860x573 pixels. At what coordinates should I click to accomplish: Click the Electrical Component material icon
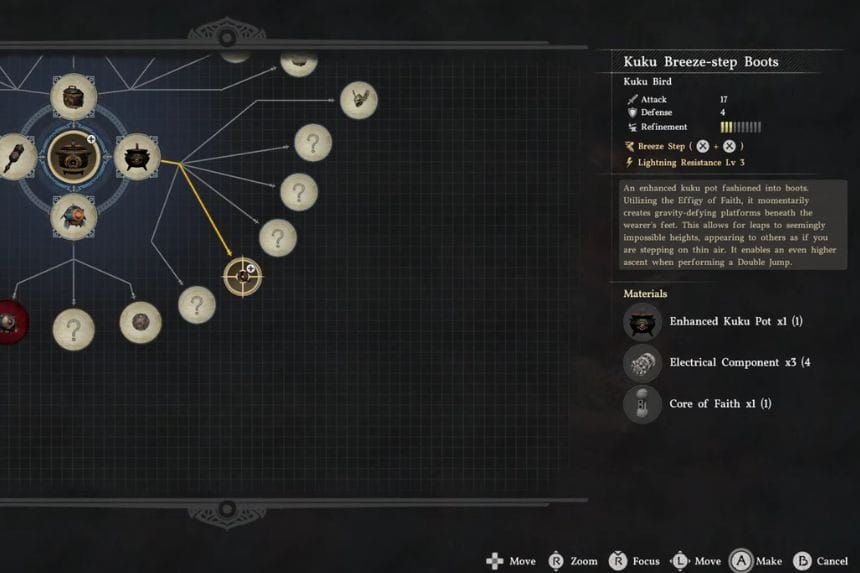click(x=642, y=363)
